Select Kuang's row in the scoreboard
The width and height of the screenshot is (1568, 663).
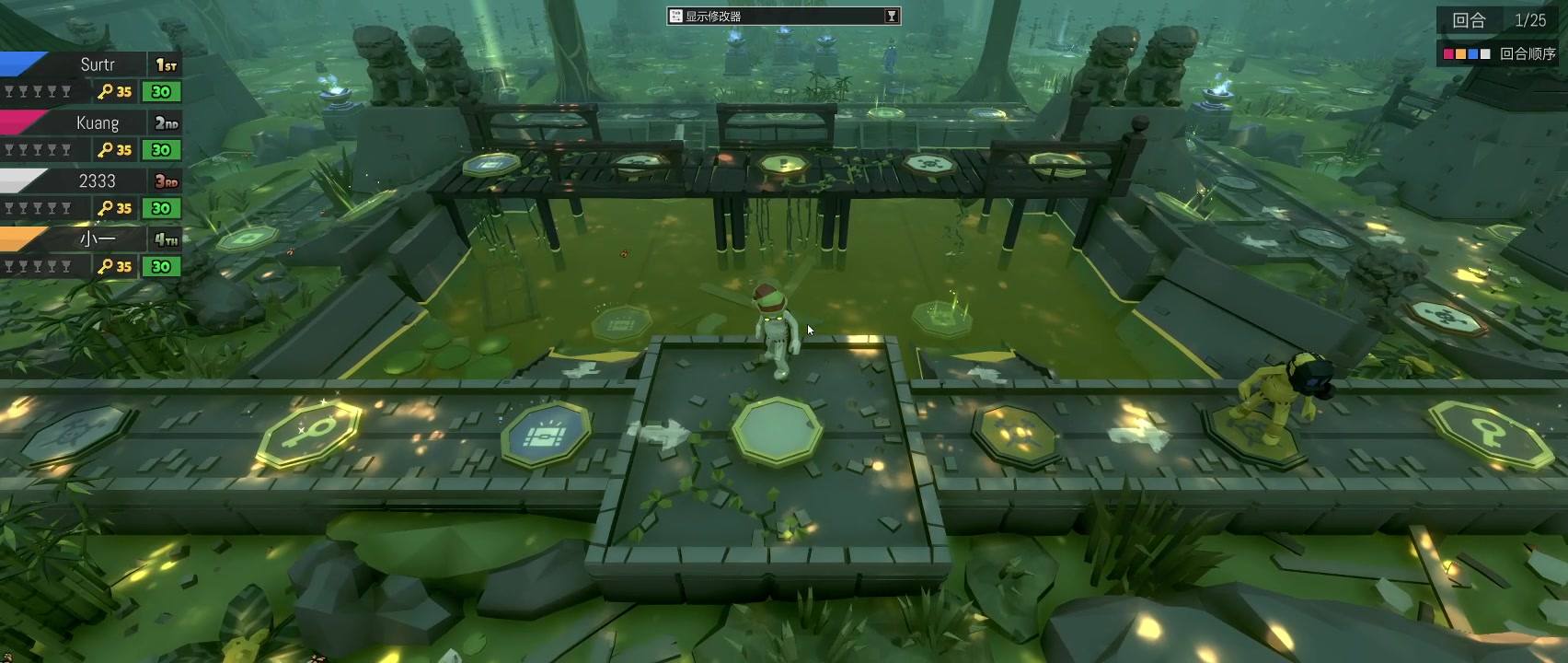coord(97,122)
